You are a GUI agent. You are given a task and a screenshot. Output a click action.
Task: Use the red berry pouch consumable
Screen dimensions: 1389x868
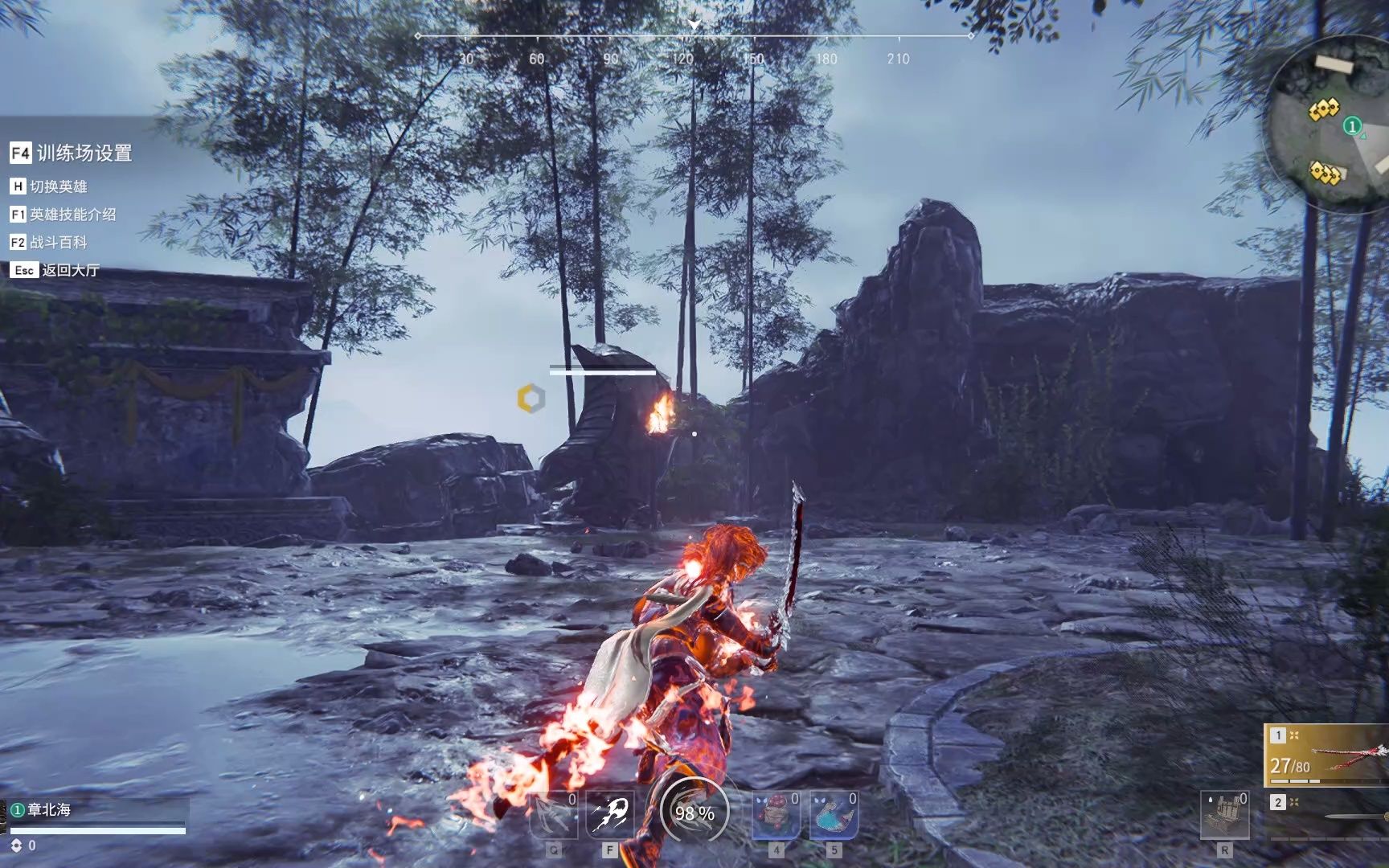[x=776, y=814]
